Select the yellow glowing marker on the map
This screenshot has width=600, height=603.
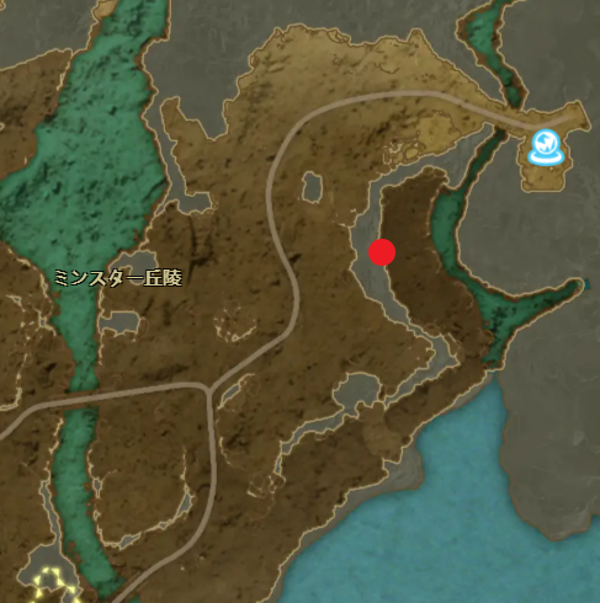(x=49, y=583)
